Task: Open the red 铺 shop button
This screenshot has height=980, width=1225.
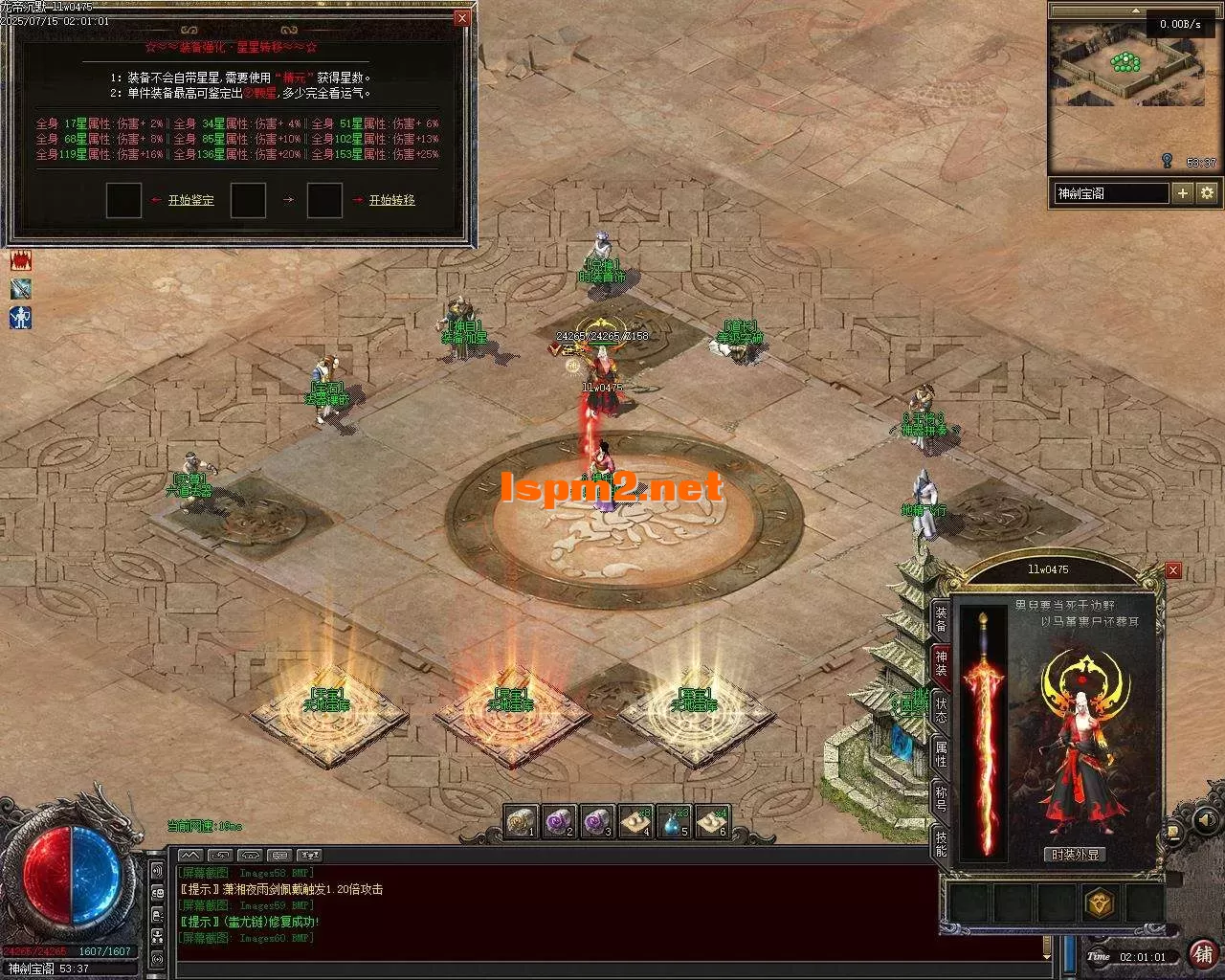Action: pyautogui.click(x=1202, y=954)
